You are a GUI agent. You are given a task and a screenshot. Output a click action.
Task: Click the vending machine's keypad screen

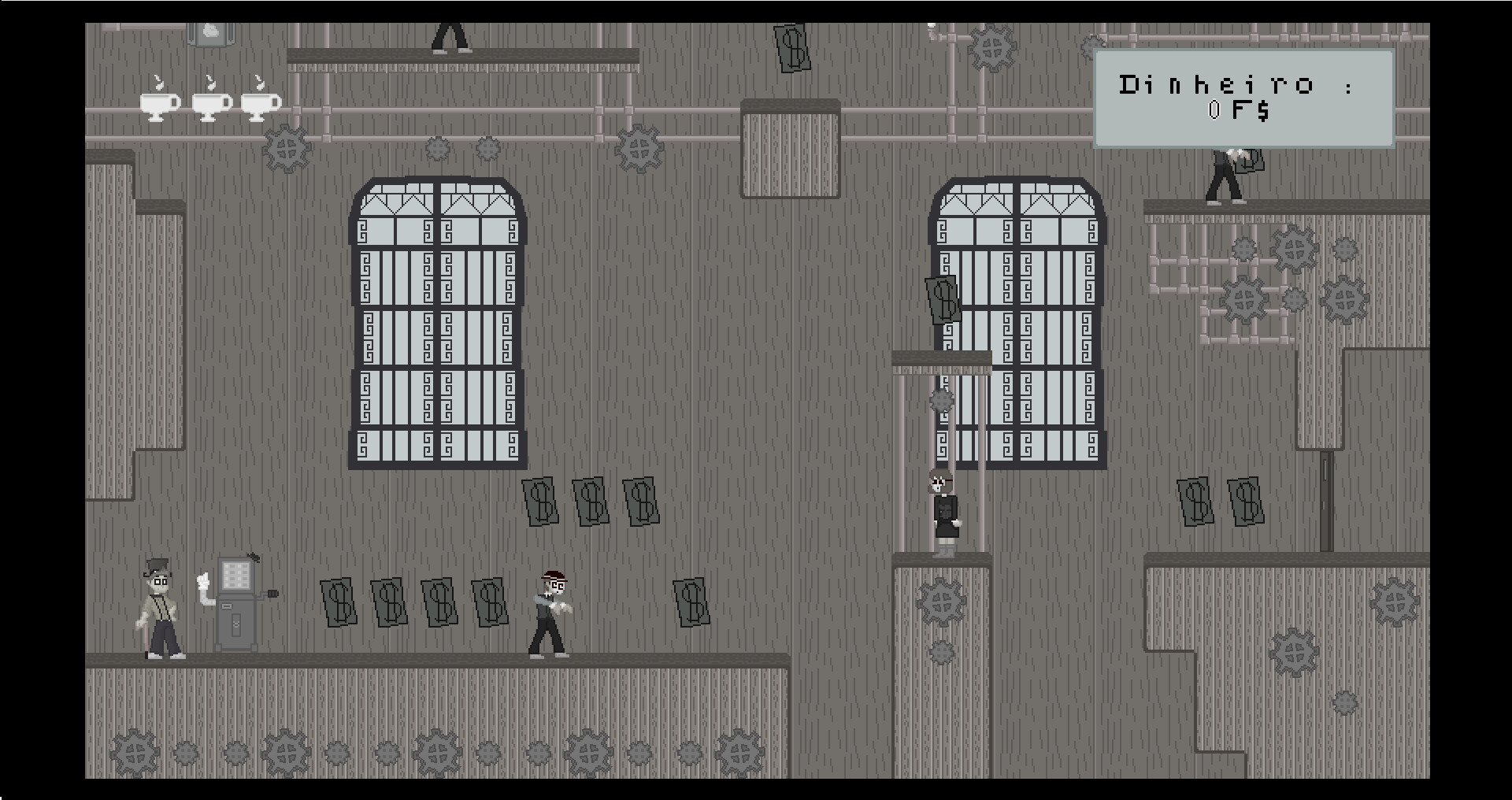tap(236, 576)
